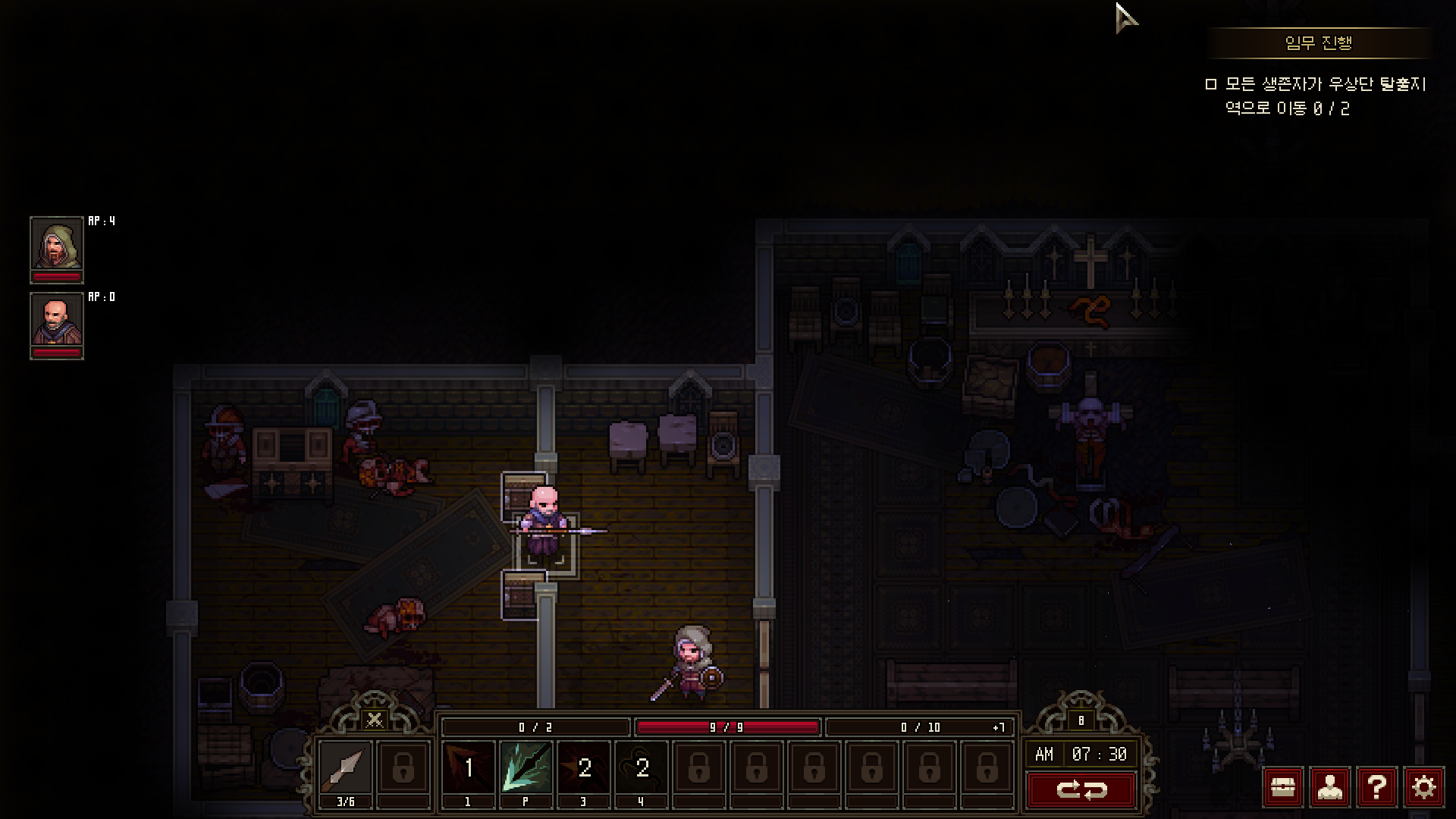Open the character sheet
This screenshot has height=819, width=1456.
pyautogui.click(x=1329, y=788)
